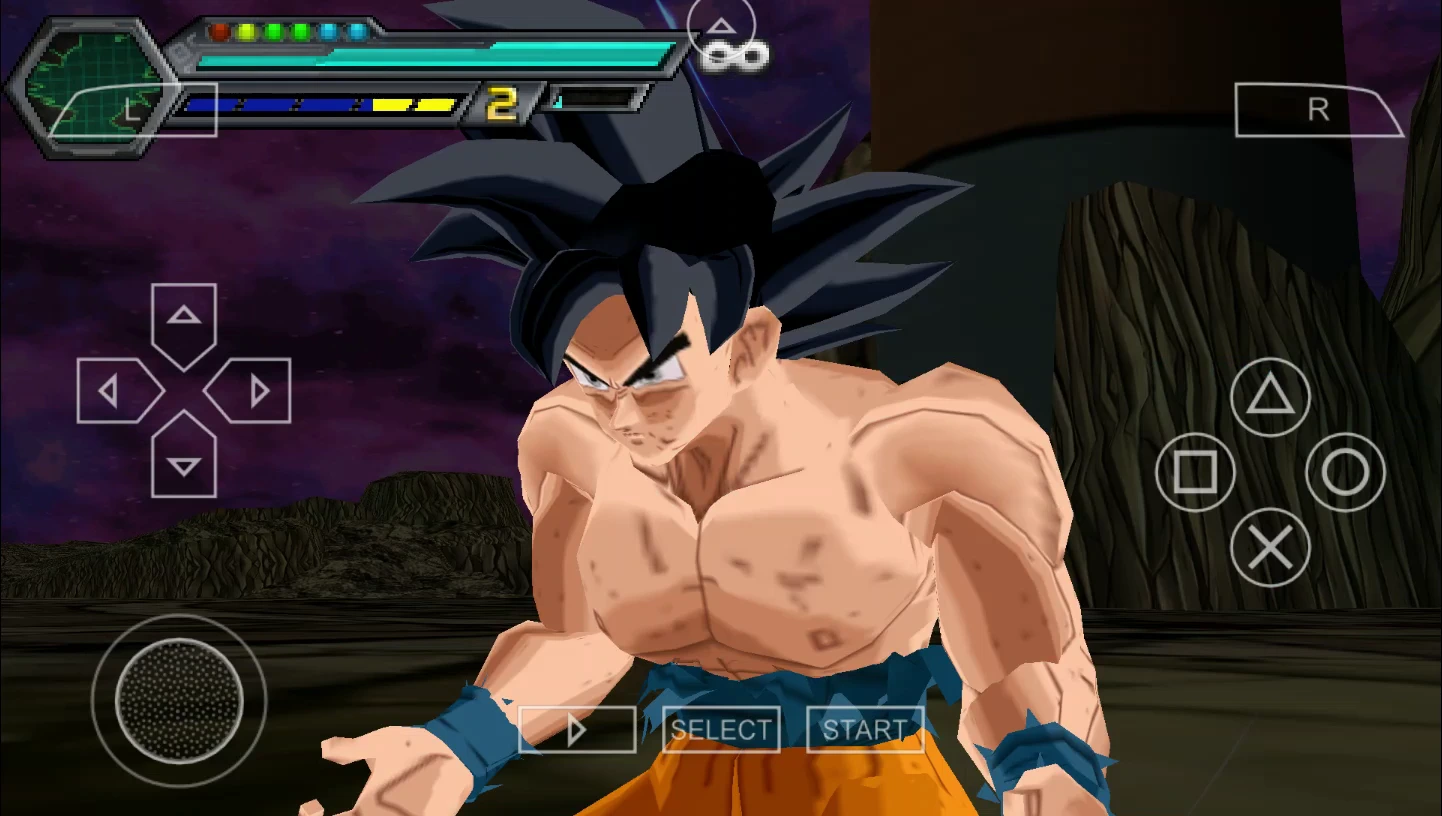
Task: Tap the L shoulder touch button
Action: coord(133,110)
